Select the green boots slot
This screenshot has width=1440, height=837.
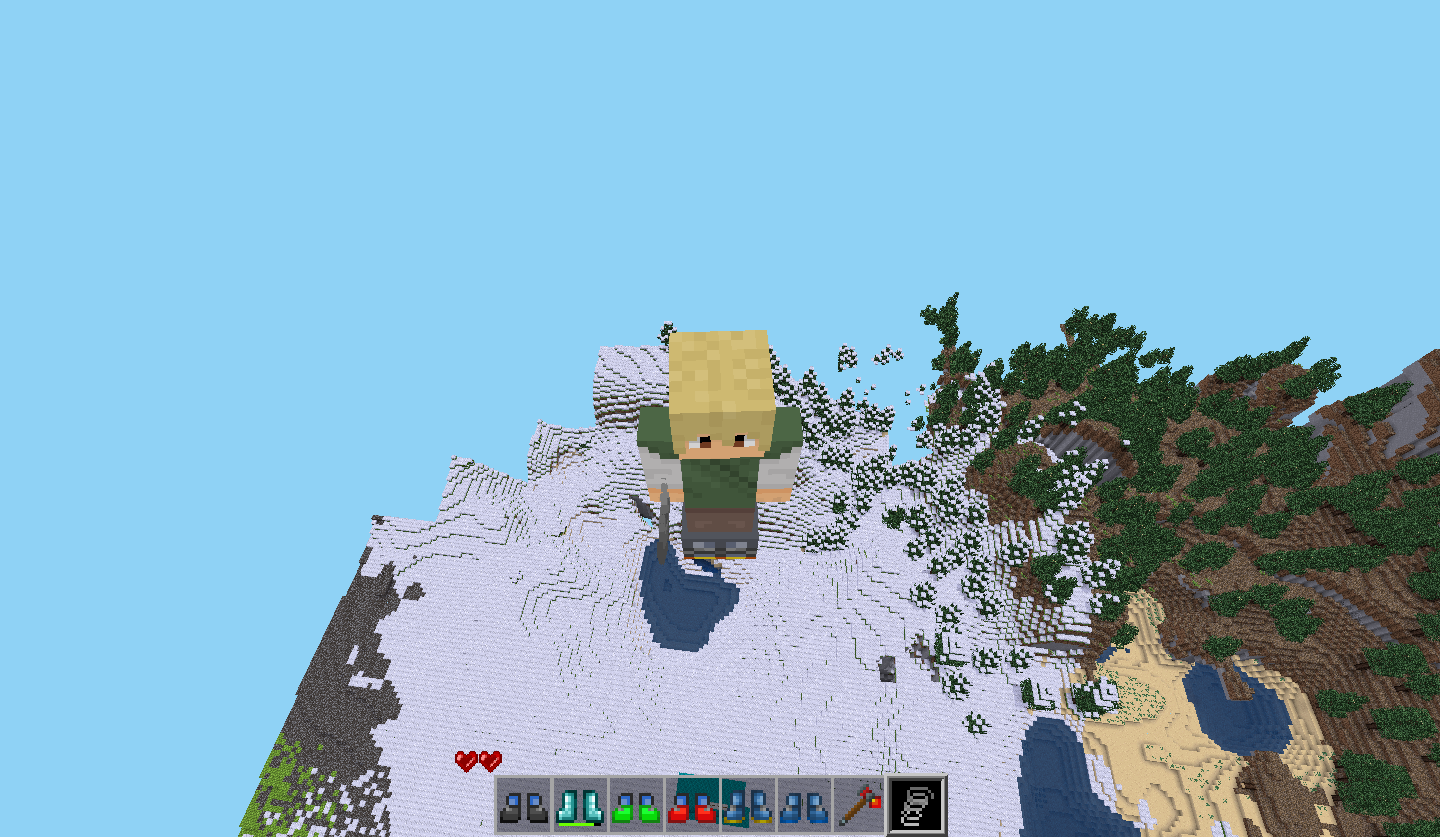(636, 805)
